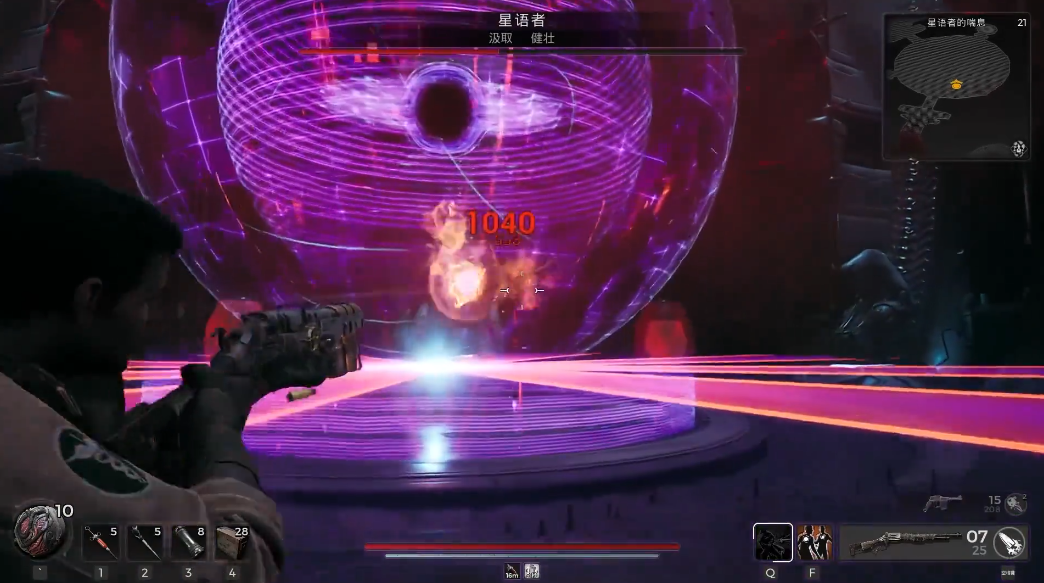Activate the long gun's weapon mod icon
Screen dimensions: 1044x583
pos(1011,543)
